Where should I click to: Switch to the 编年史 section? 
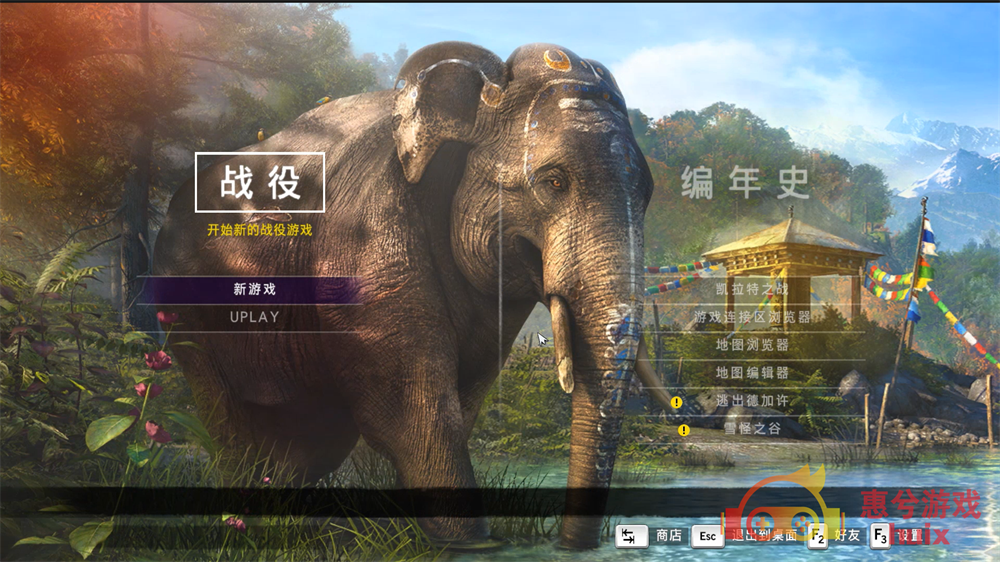point(745,183)
